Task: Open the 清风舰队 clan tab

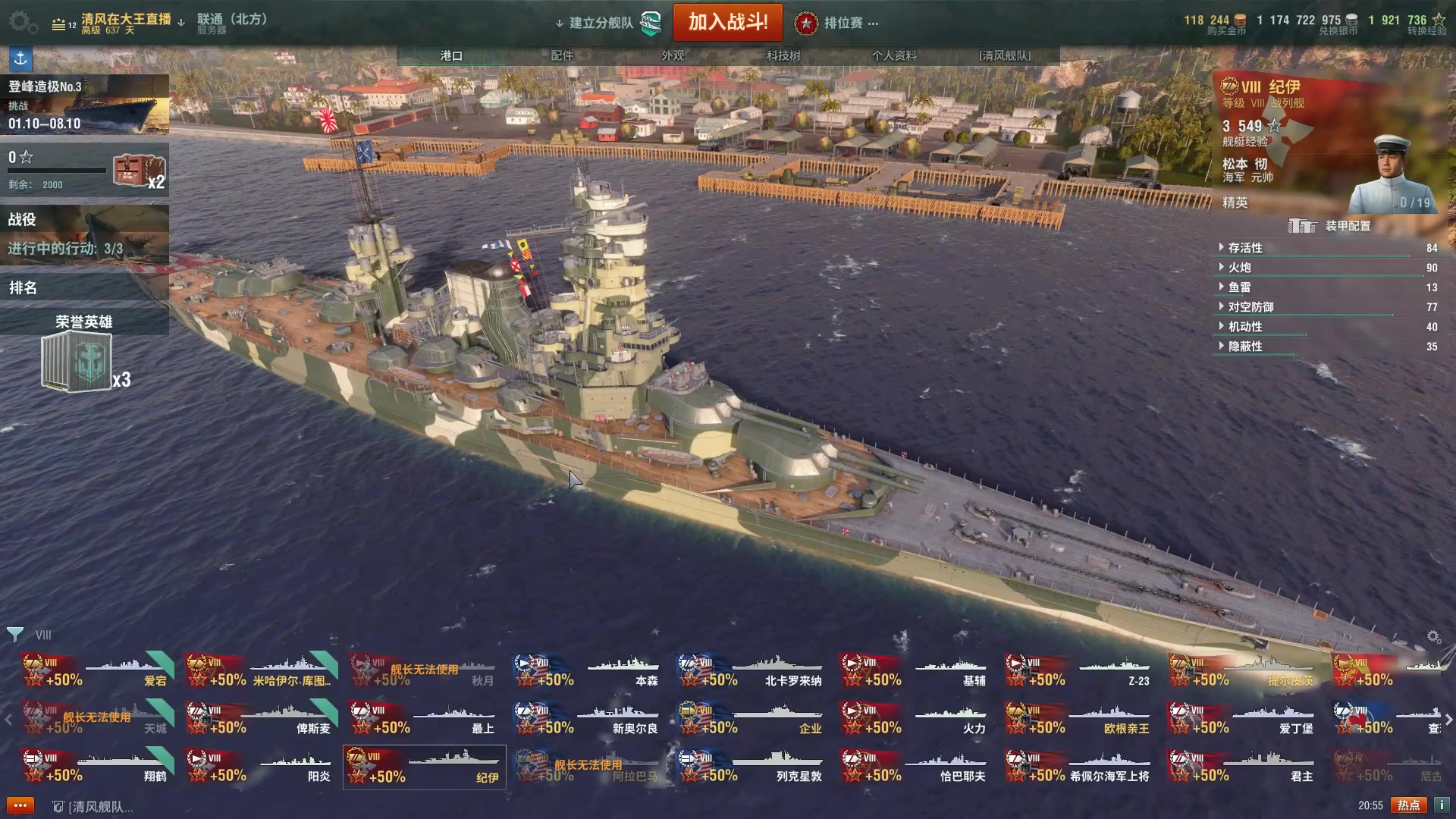Action: (x=1005, y=55)
